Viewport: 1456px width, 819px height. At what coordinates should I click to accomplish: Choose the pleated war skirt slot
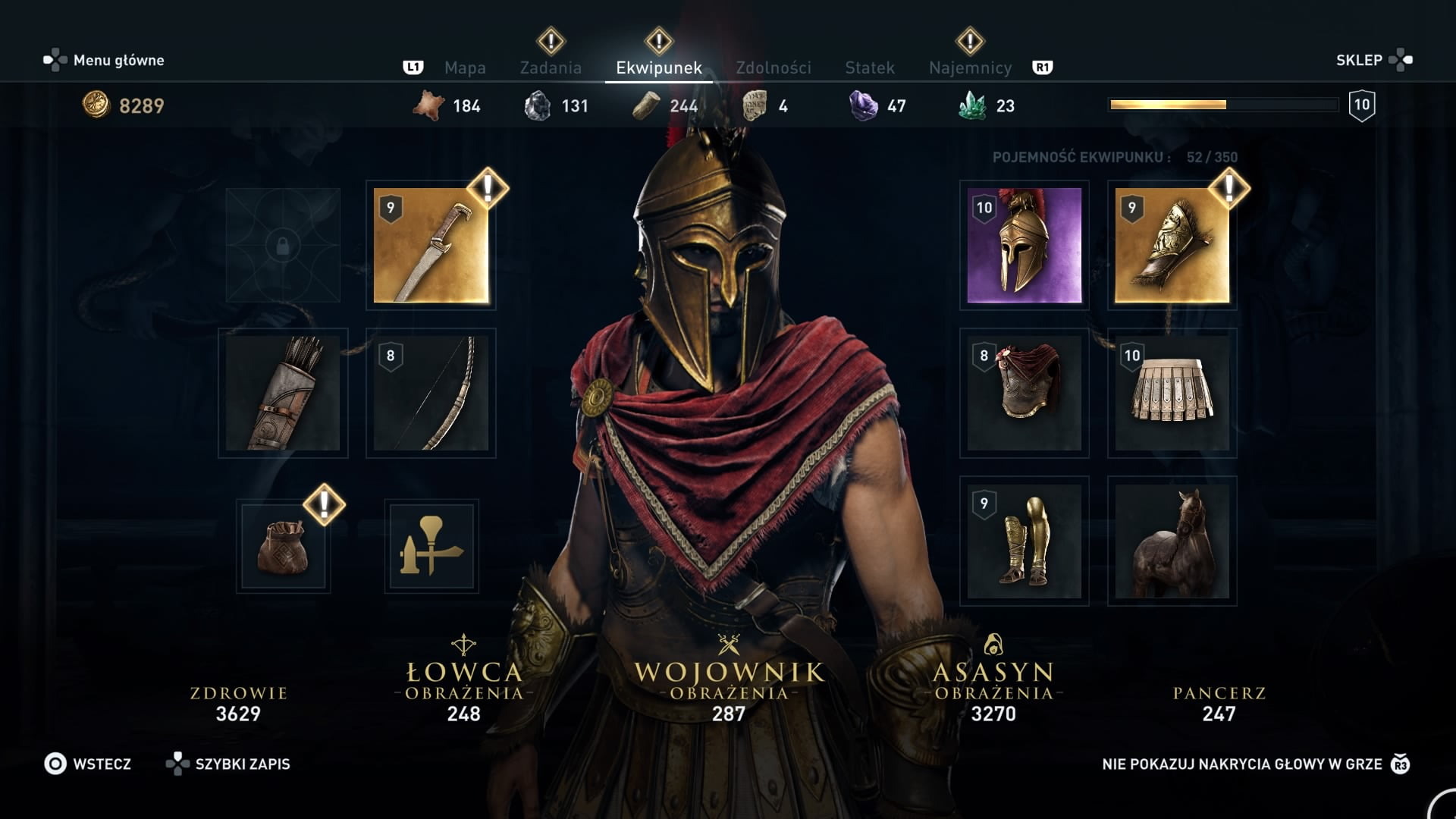1172,393
